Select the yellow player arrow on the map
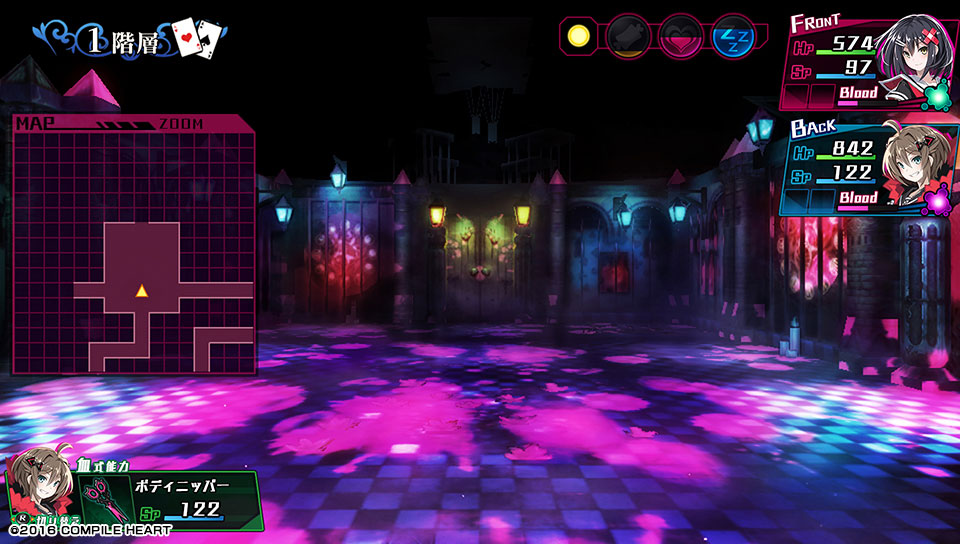The height and width of the screenshot is (544, 960). pyautogui.click(x=142, y=291)
